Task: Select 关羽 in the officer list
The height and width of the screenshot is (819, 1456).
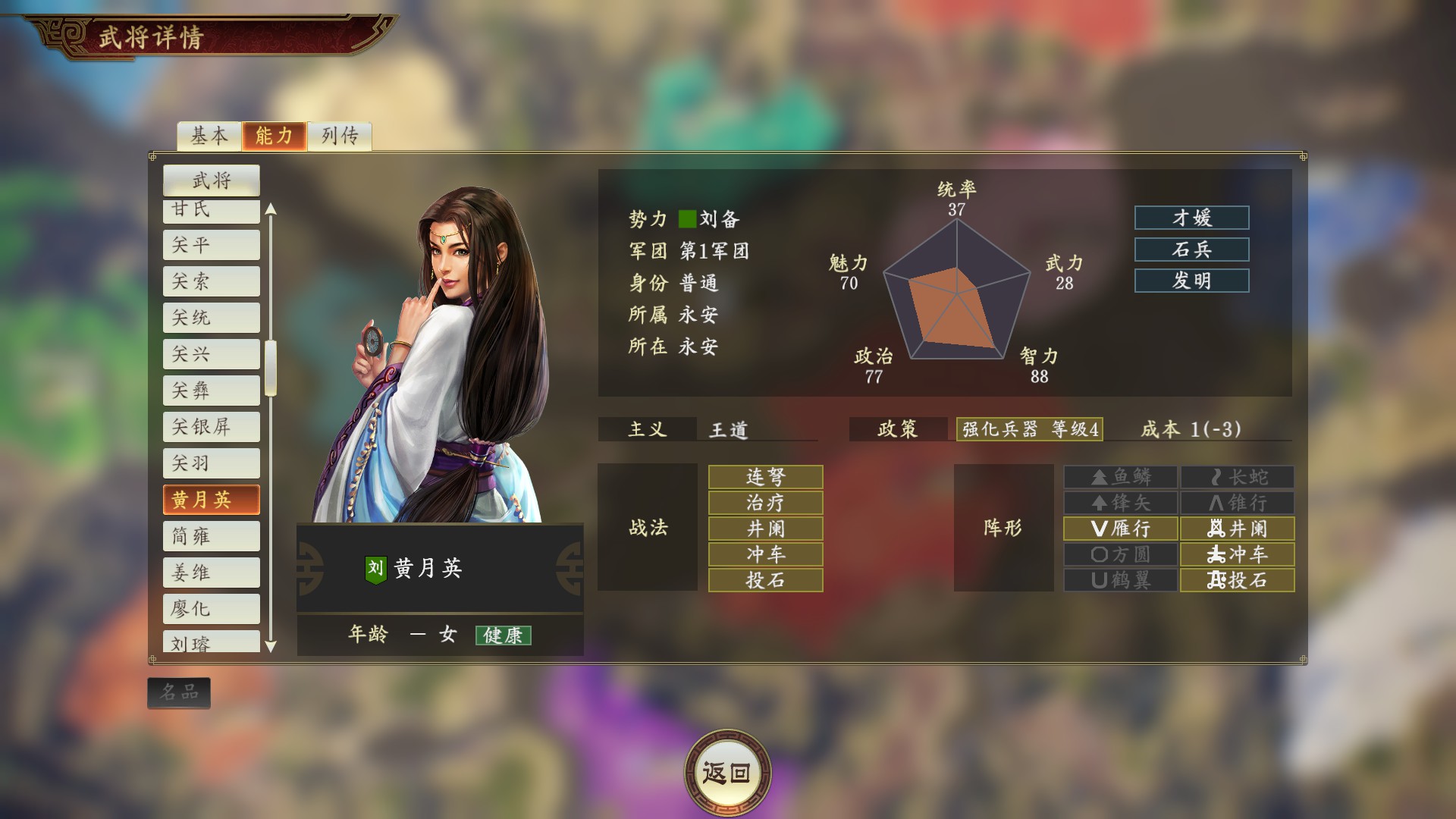Action: tap(211, 463)
